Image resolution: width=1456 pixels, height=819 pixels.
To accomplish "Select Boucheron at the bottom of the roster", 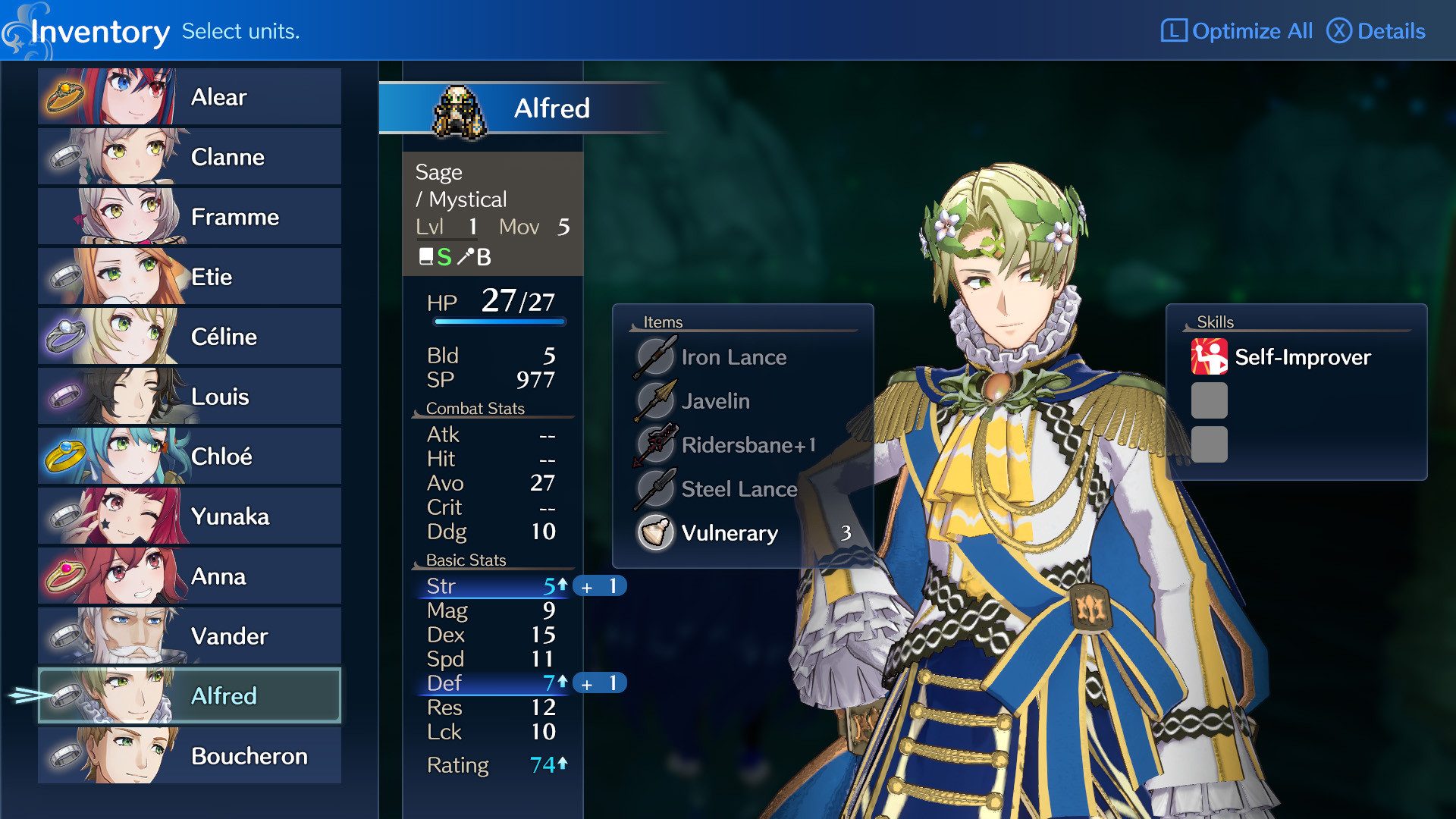I will coord(248,755).
